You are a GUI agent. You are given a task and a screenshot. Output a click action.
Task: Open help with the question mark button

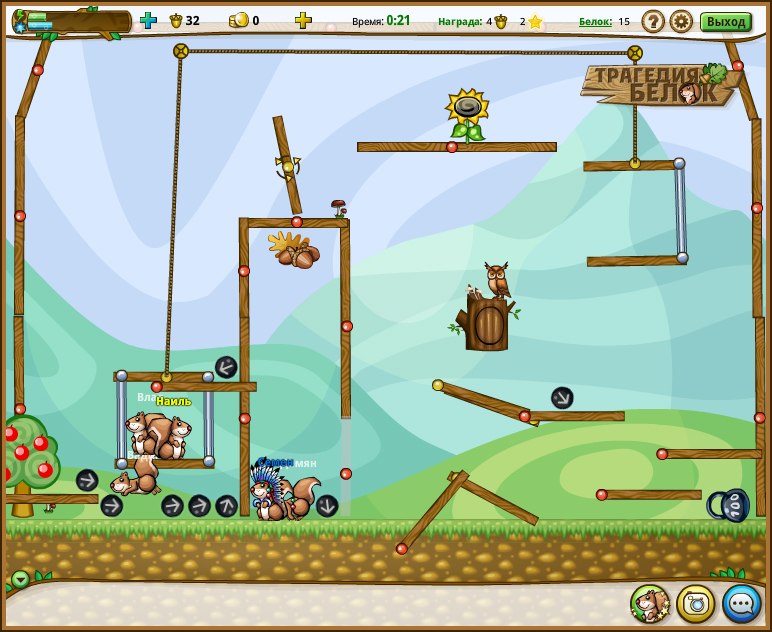(653, 21)
